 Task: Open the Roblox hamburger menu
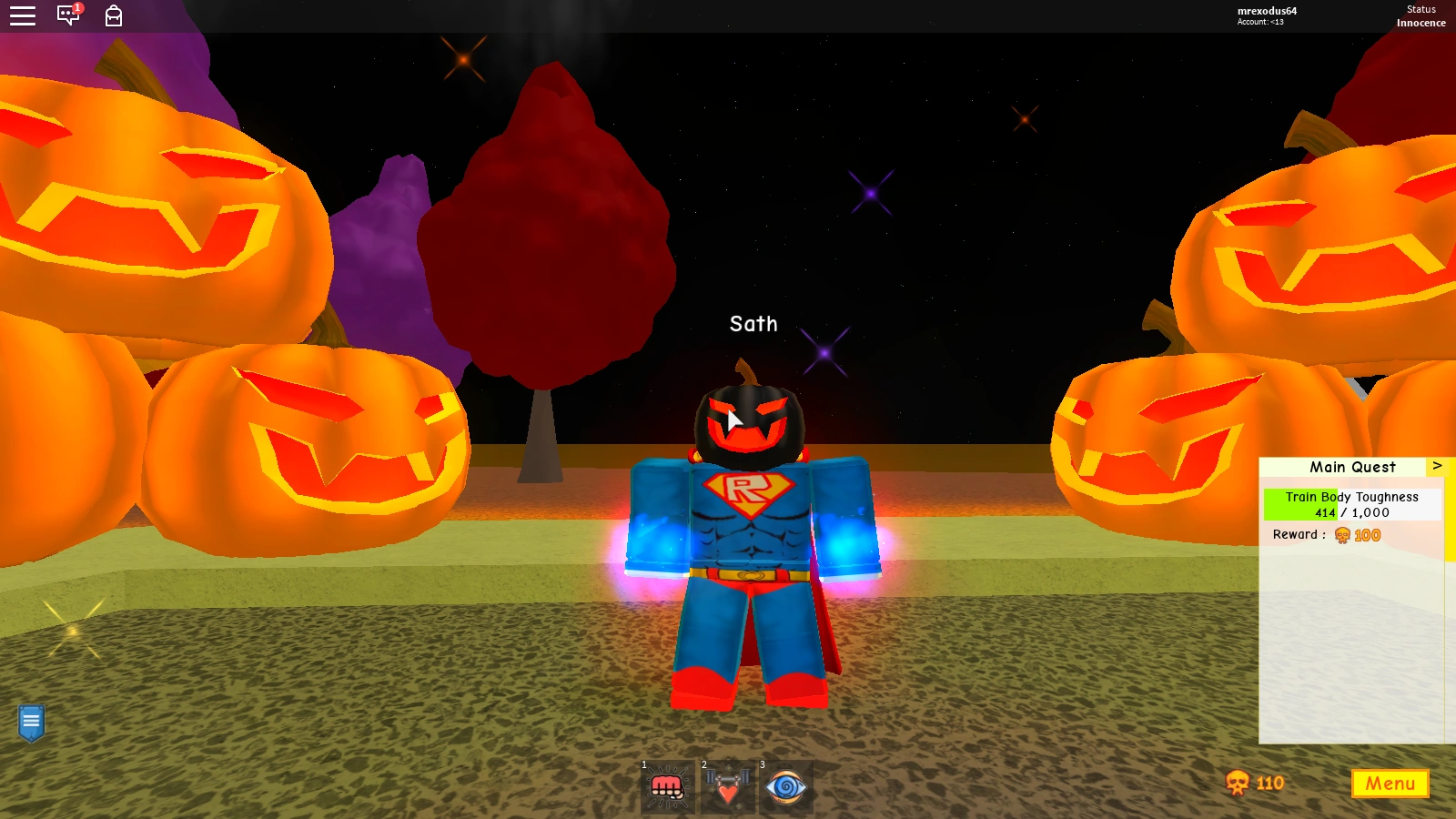[x=22, y=15]
